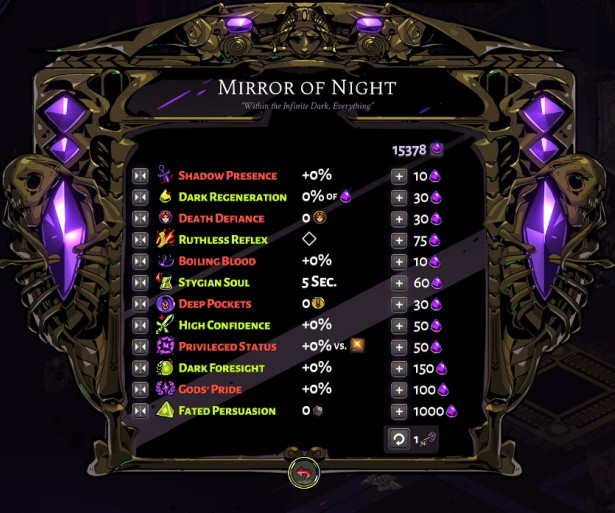The width and height of the screenshot is (615, 513).
Task: Add a rank to Stygian Soul
Action: (399, 283)
